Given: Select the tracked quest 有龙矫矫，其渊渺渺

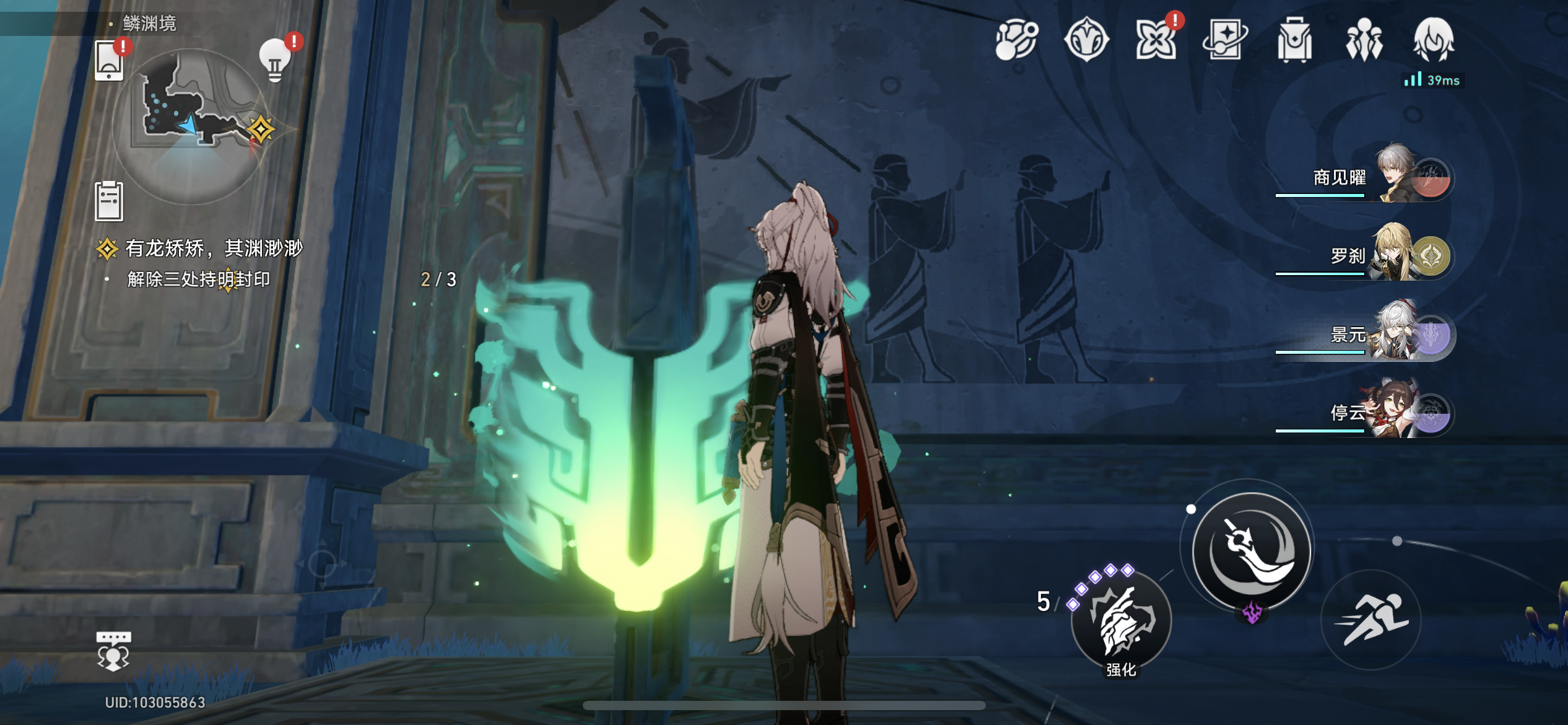Looking at the screenshot, I should 213,248.
